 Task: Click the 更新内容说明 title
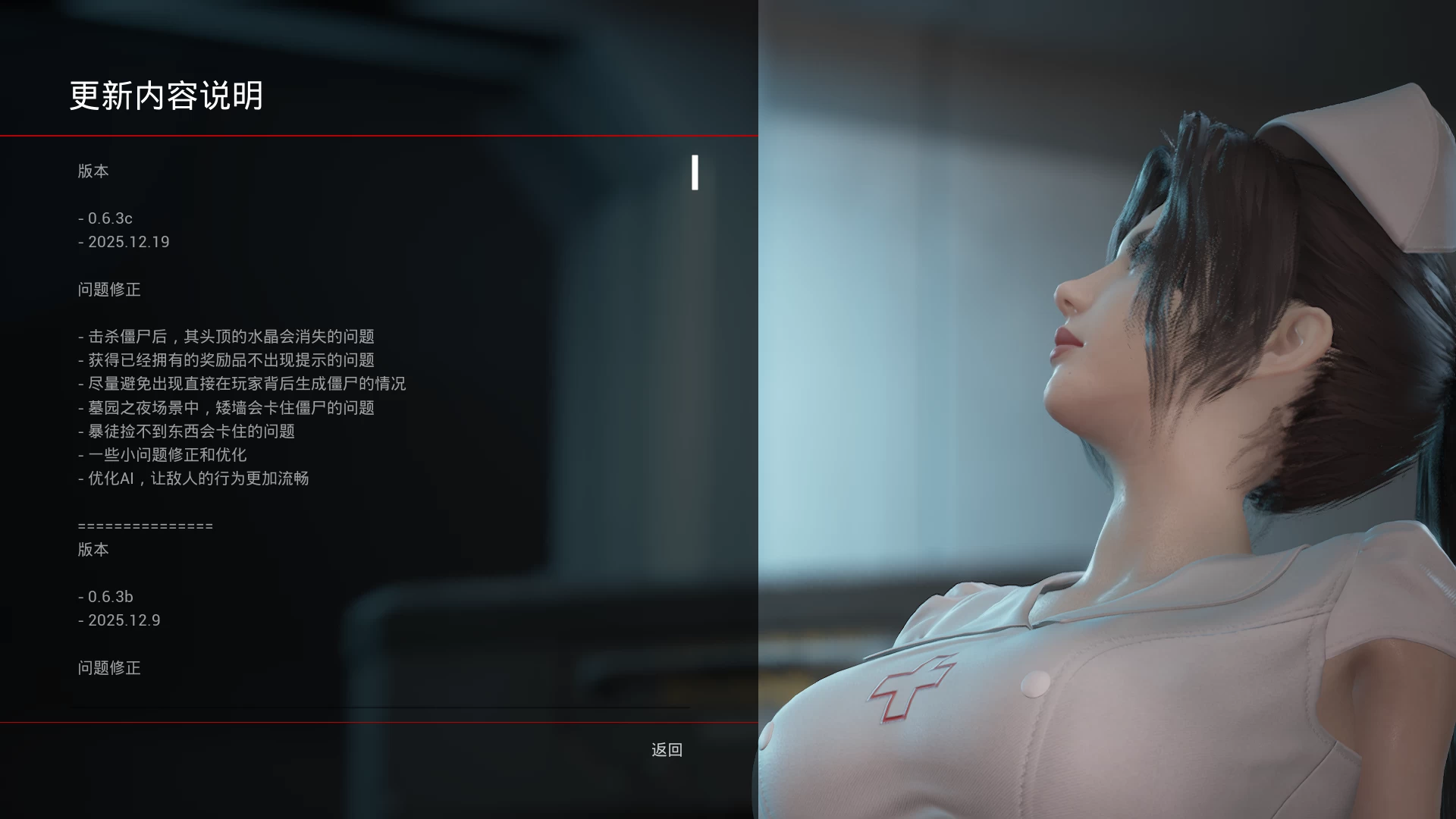[x=167, y=96]
